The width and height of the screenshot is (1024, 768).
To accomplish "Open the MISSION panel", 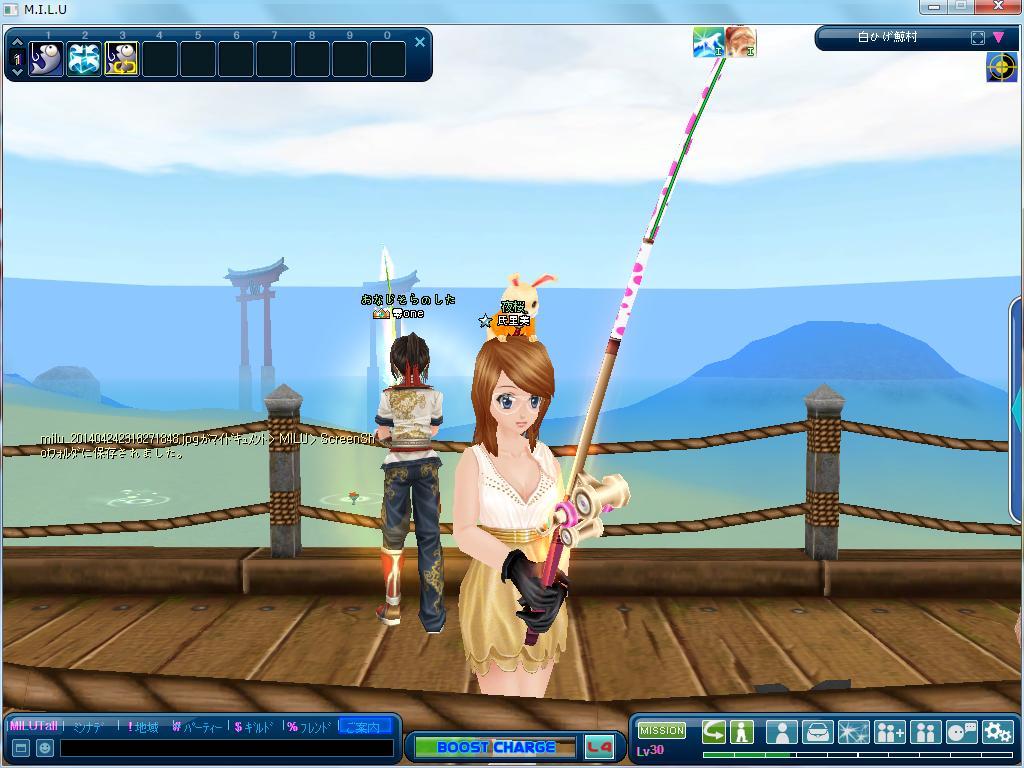I will tap(661, 731).
